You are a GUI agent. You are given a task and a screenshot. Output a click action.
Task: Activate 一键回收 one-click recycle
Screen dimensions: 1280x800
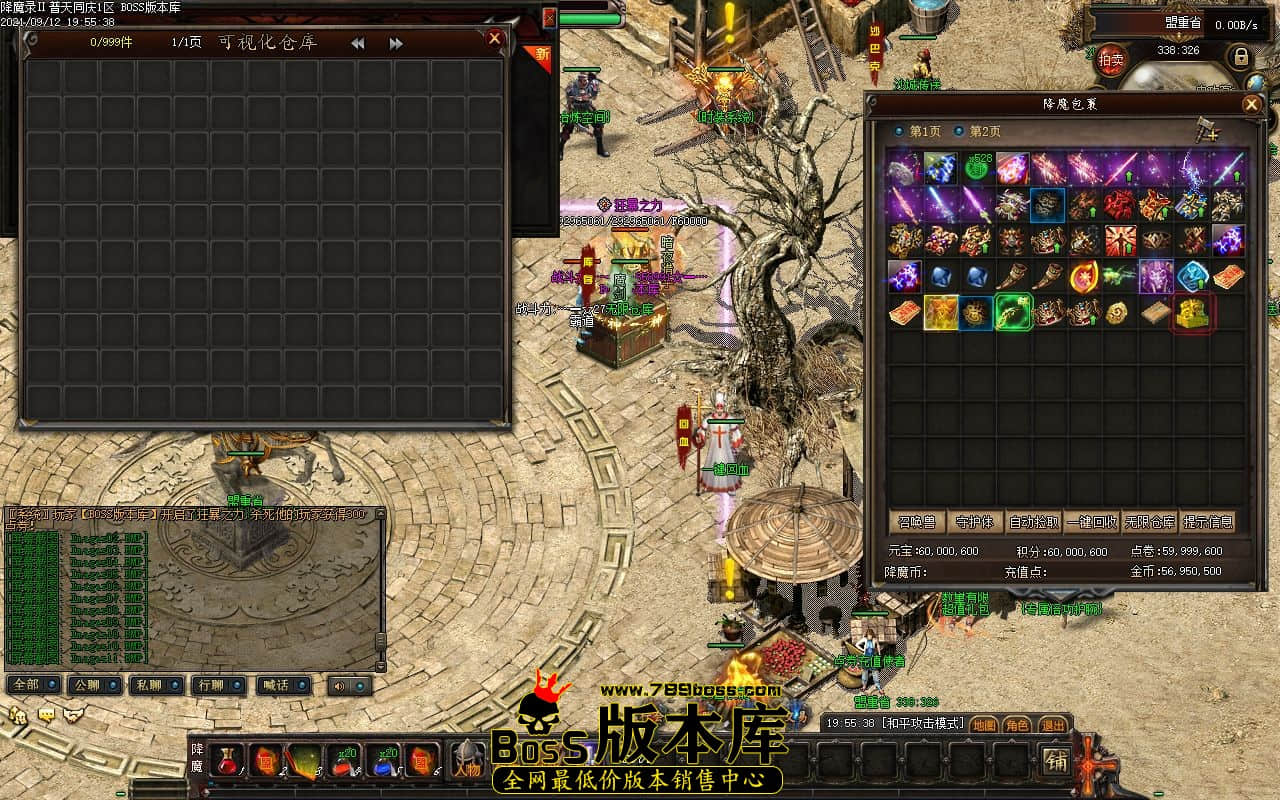(1092, 522)
